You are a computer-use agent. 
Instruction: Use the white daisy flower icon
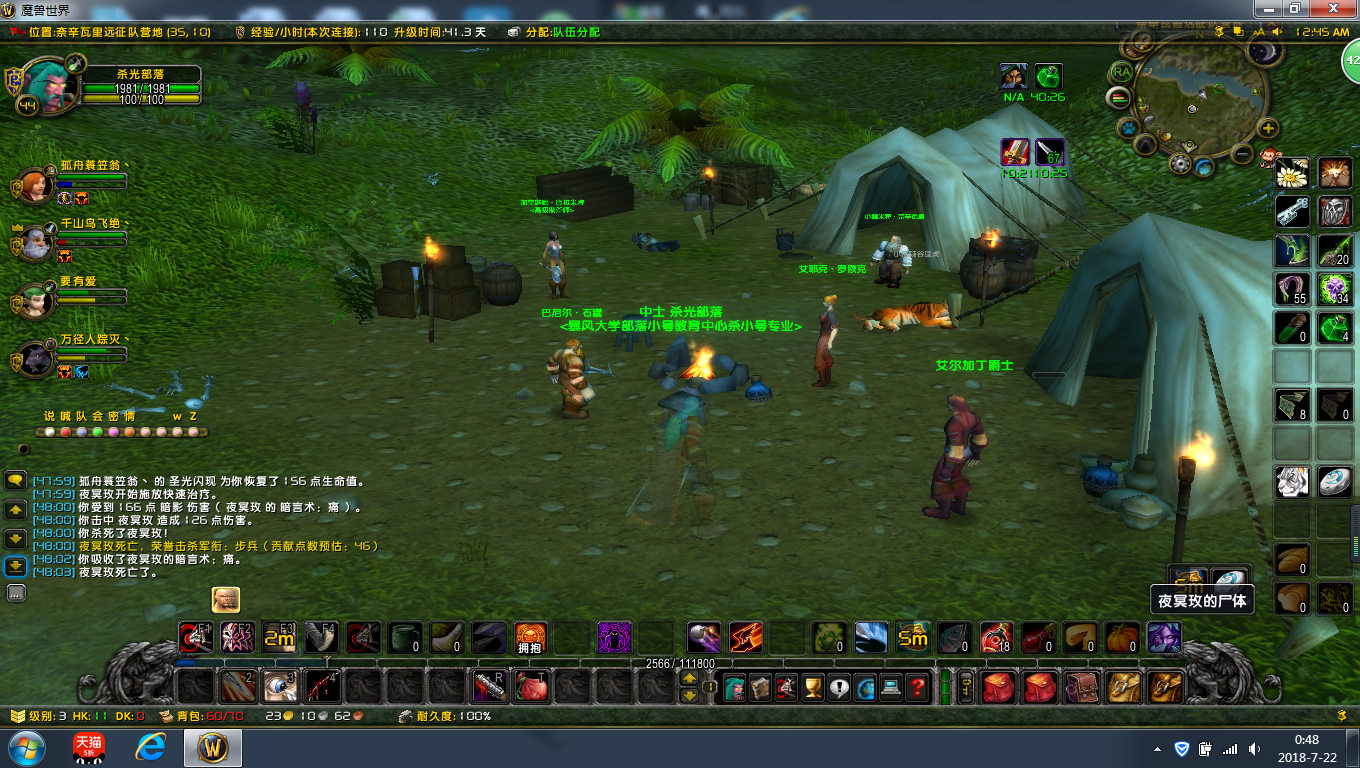coord(1292,173)
